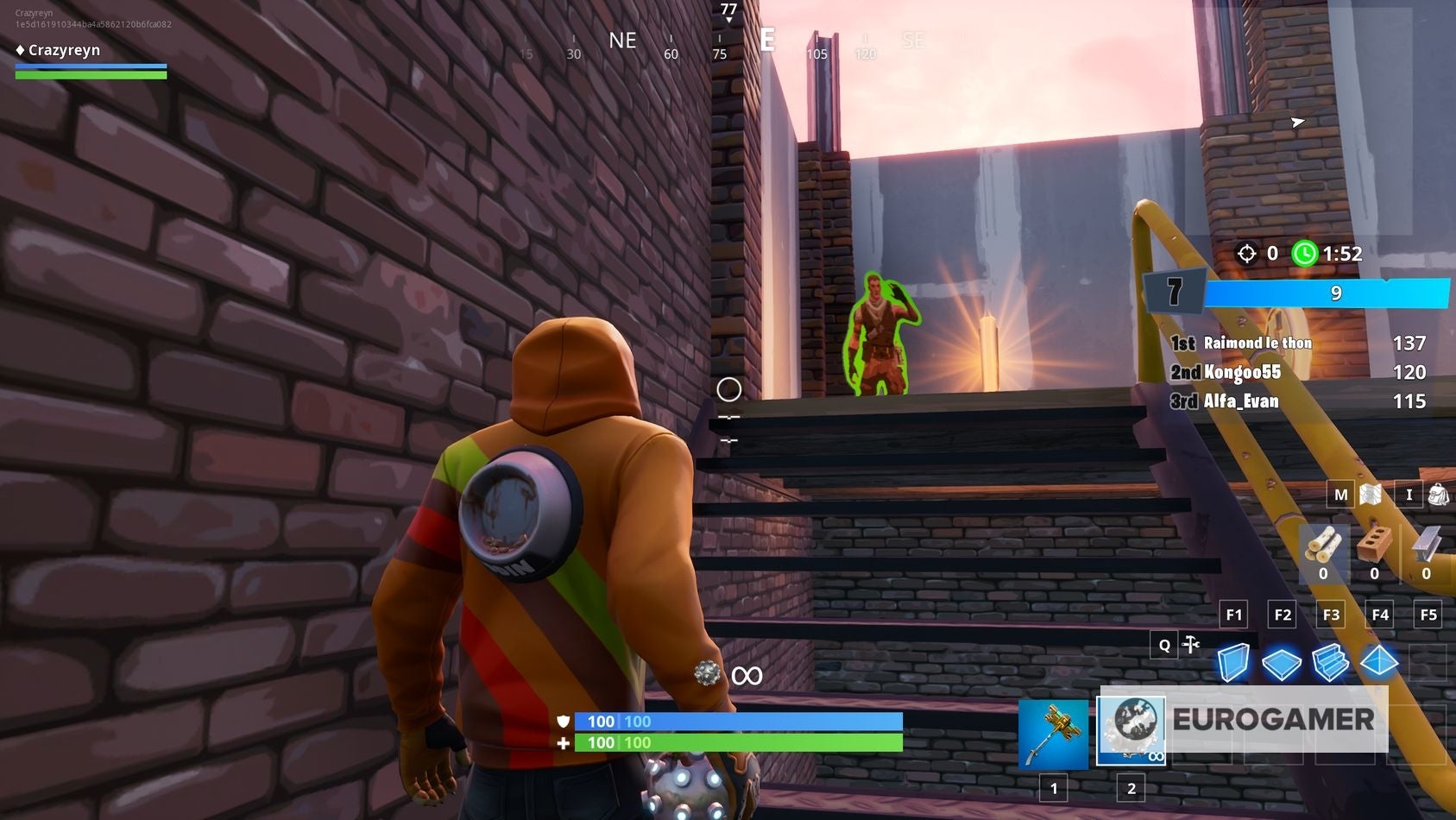Select the floor build piece
The height and width of the screenshot is (820, 1456).
pyautogui.click(x=1283, y=663)
